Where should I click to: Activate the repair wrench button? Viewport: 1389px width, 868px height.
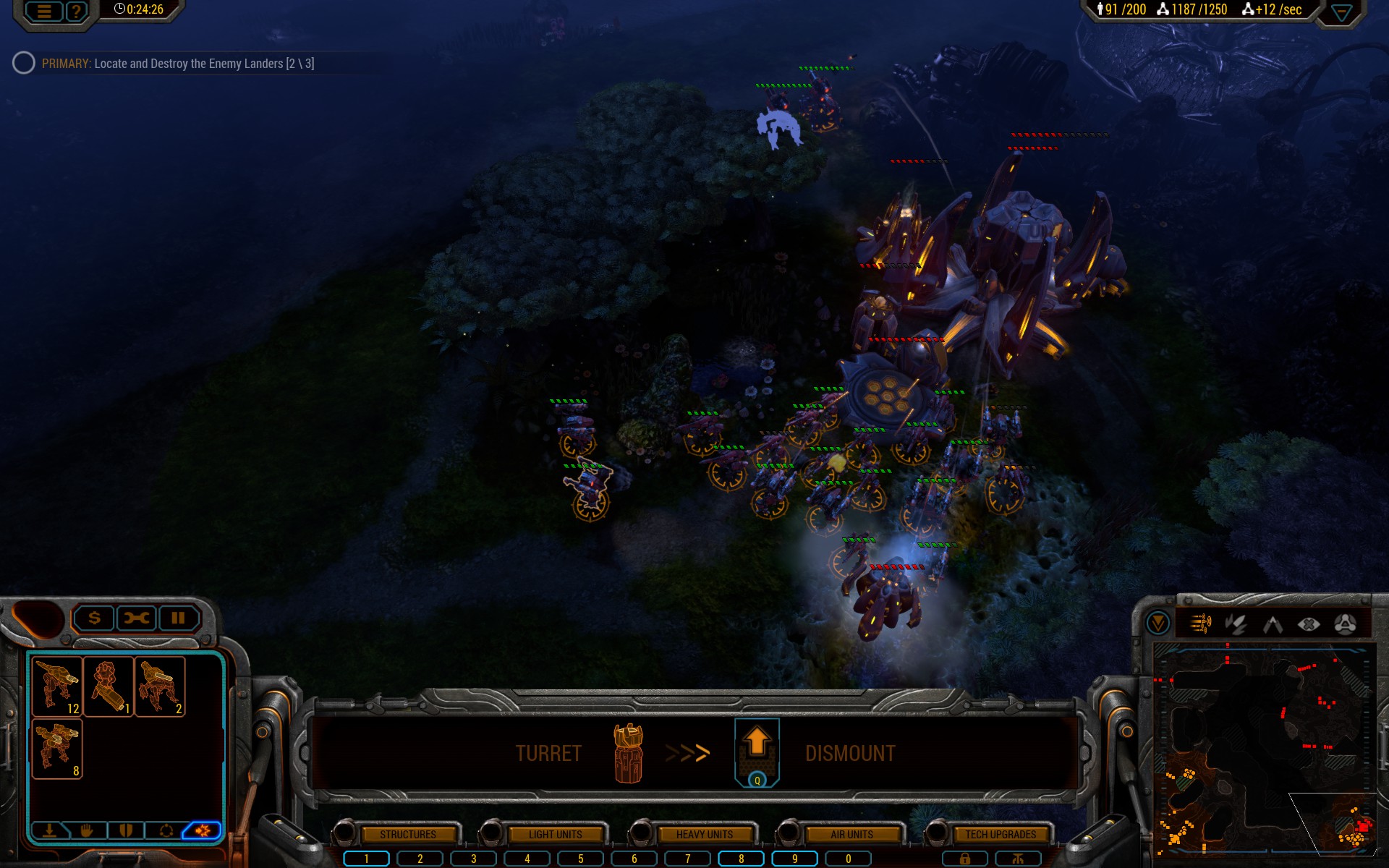(x=136, y=618)
